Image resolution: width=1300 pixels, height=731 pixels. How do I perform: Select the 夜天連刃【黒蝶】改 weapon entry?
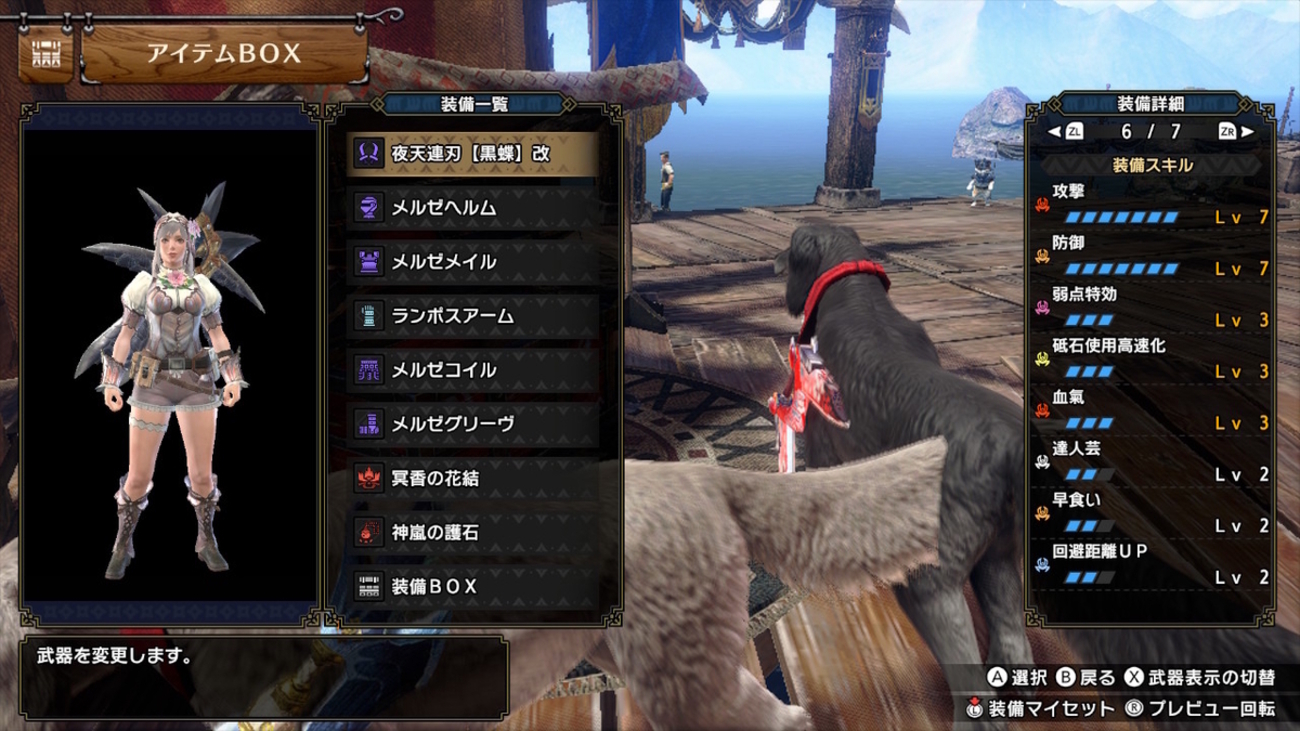pyautogui.click(x=475, y=154)
